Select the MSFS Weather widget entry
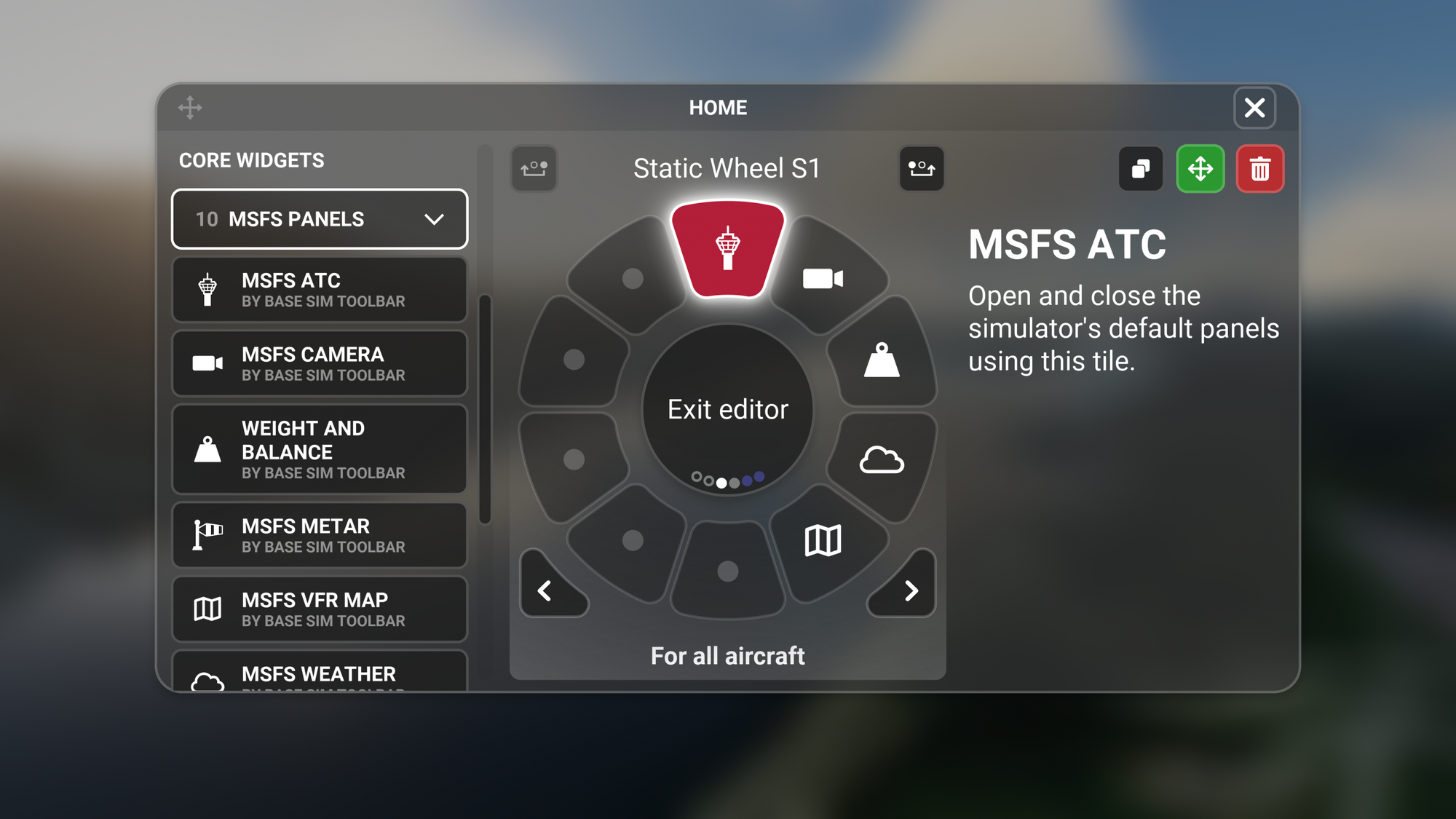 click(320, 674)
